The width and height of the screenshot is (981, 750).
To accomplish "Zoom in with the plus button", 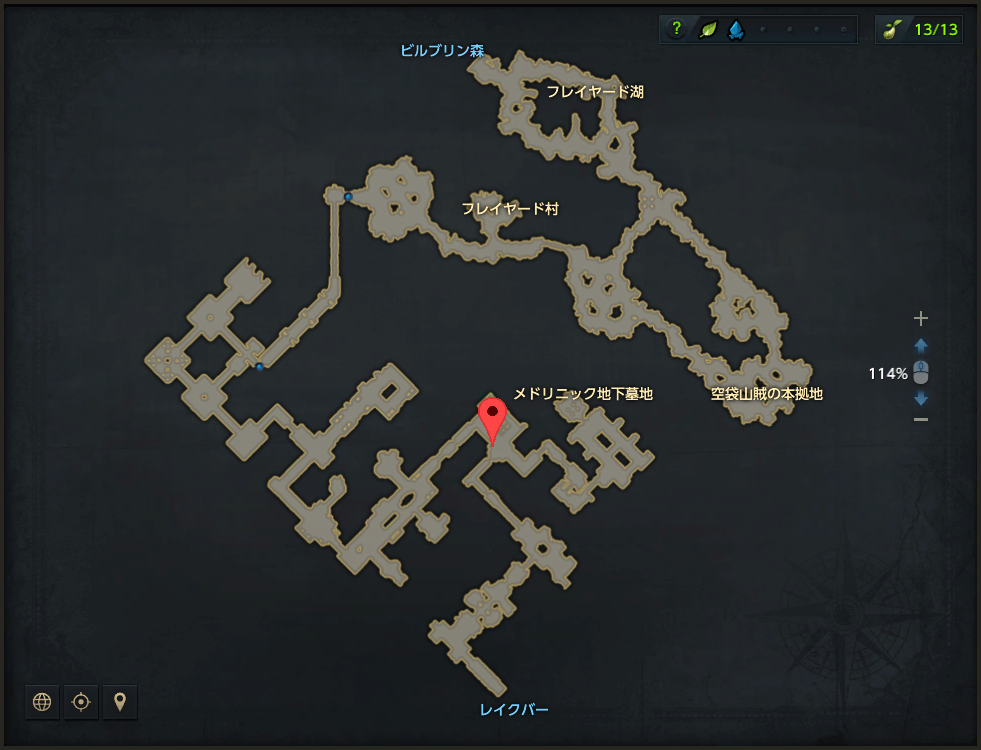I will (x=921, y=319).
